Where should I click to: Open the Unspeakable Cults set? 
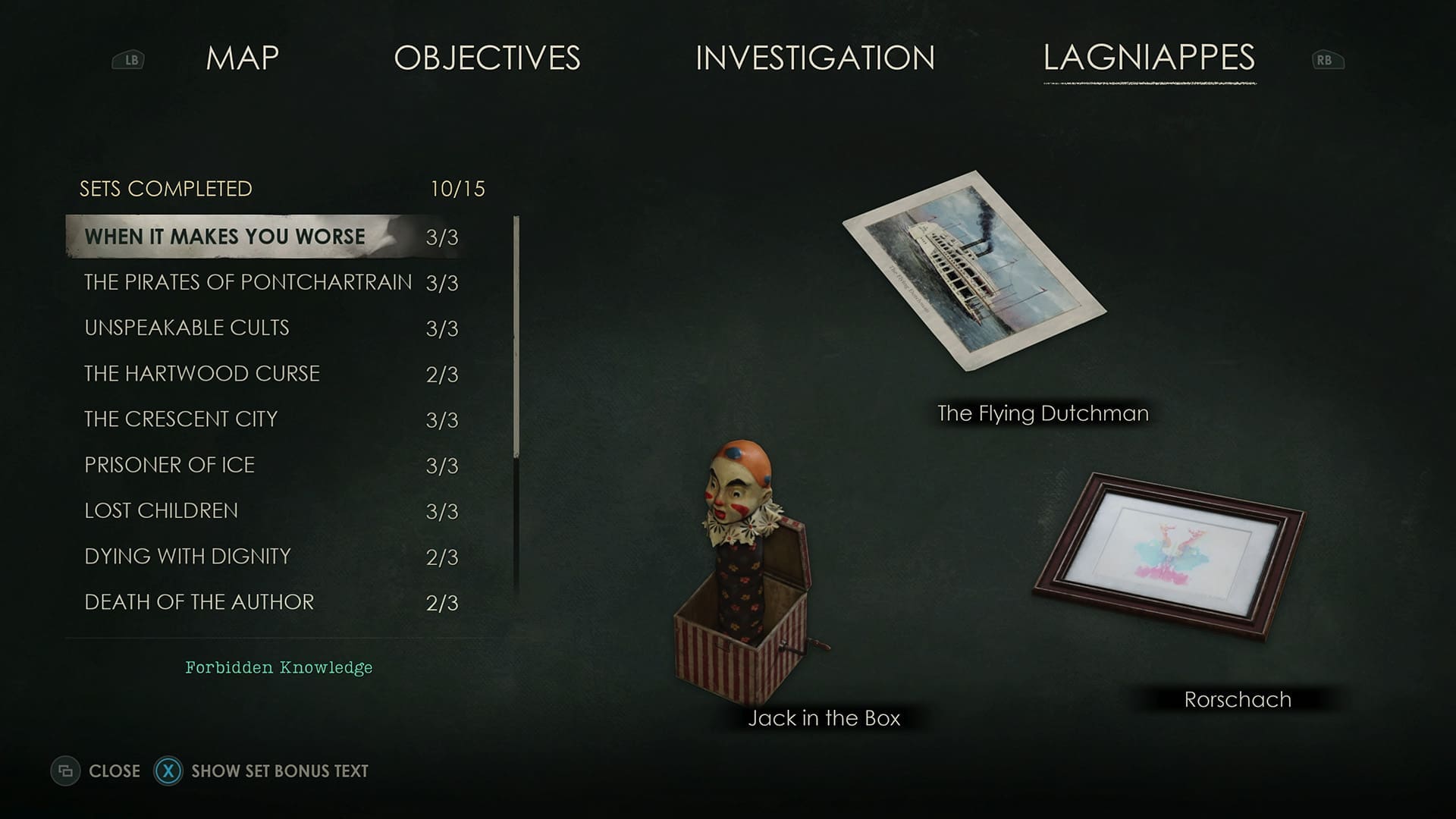point(187,328)
